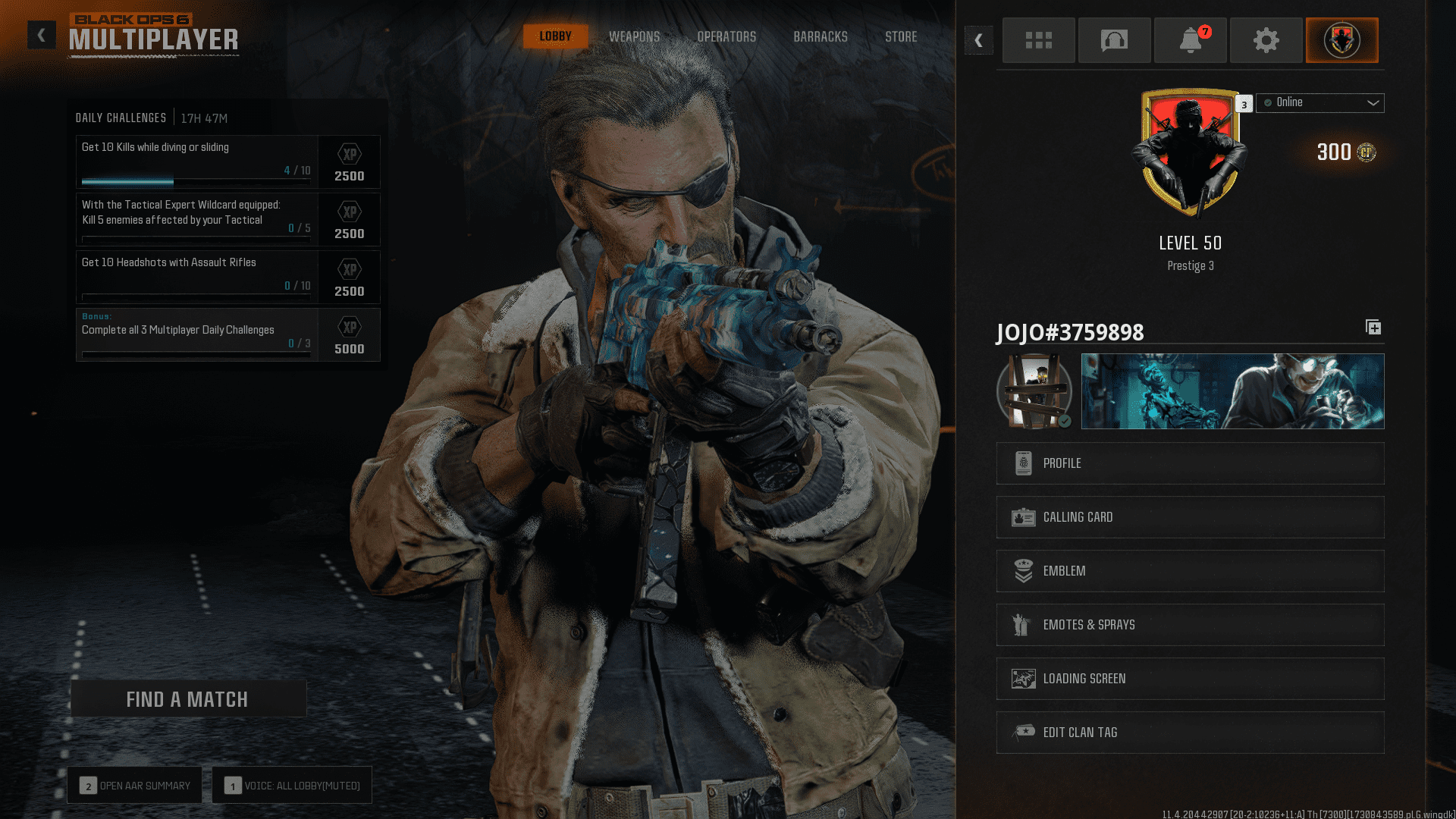Open the social grid panel
The height and width of the screenshot is (819, 1456).
[1038, 40]
